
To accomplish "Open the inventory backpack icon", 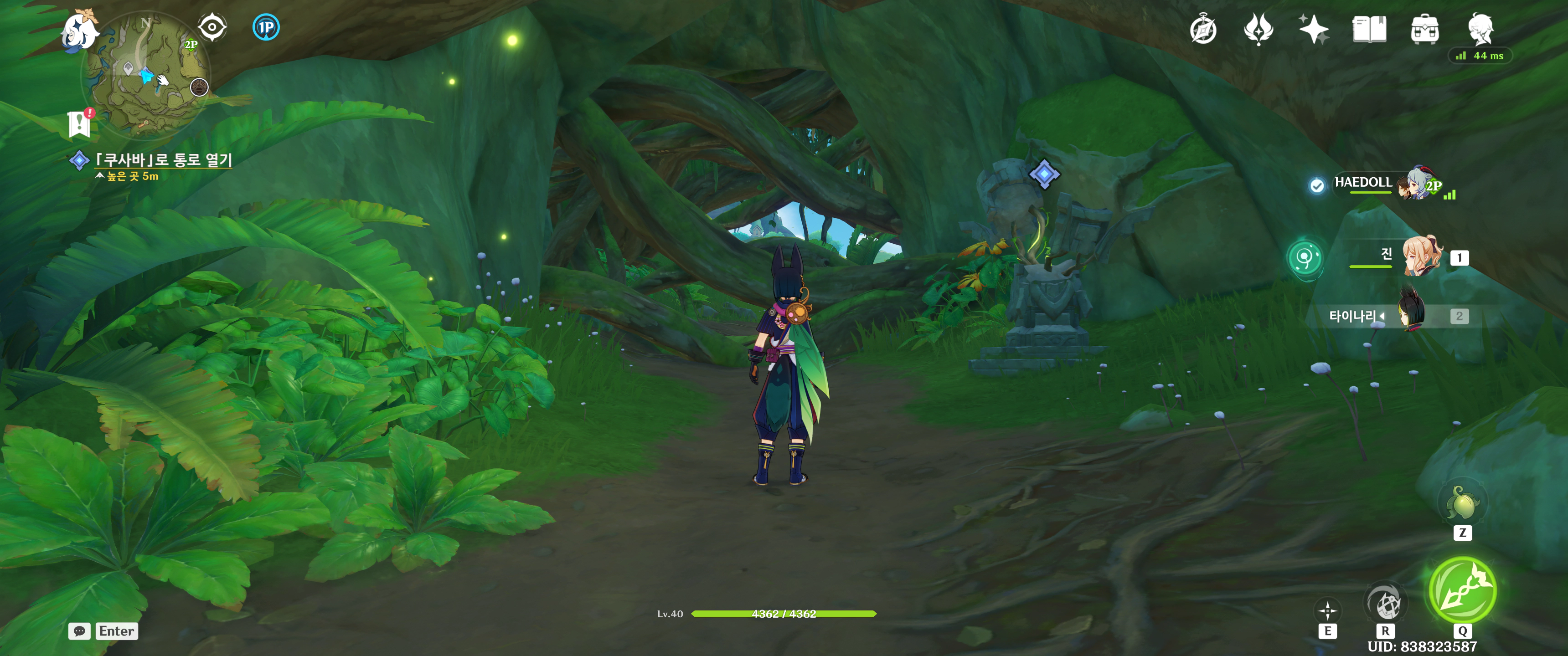I will click(1424, 30).
